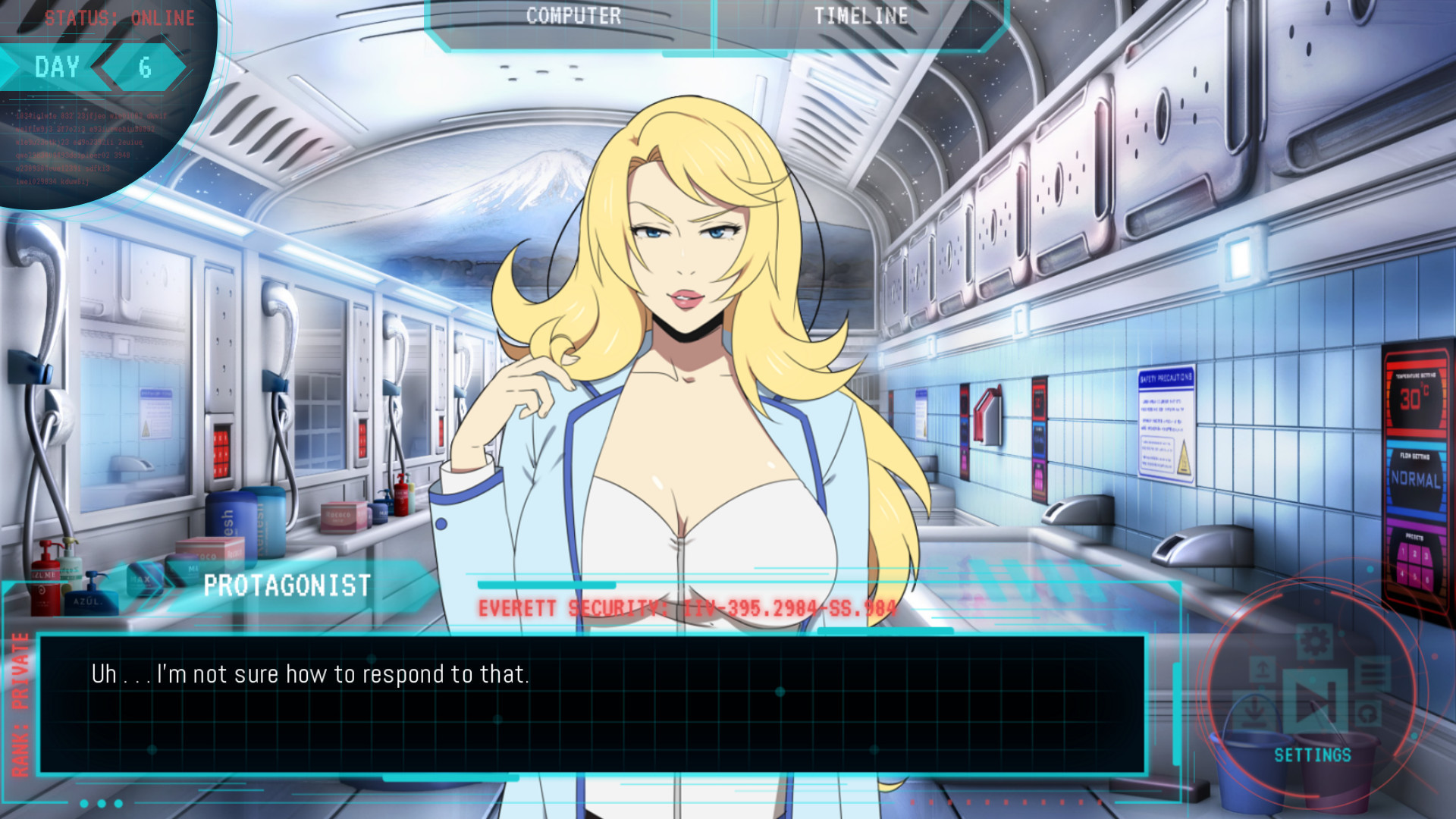This screenshot has width=1456, height=819.
Task: Open game options via the gear icon
Action: [1313, 642]
